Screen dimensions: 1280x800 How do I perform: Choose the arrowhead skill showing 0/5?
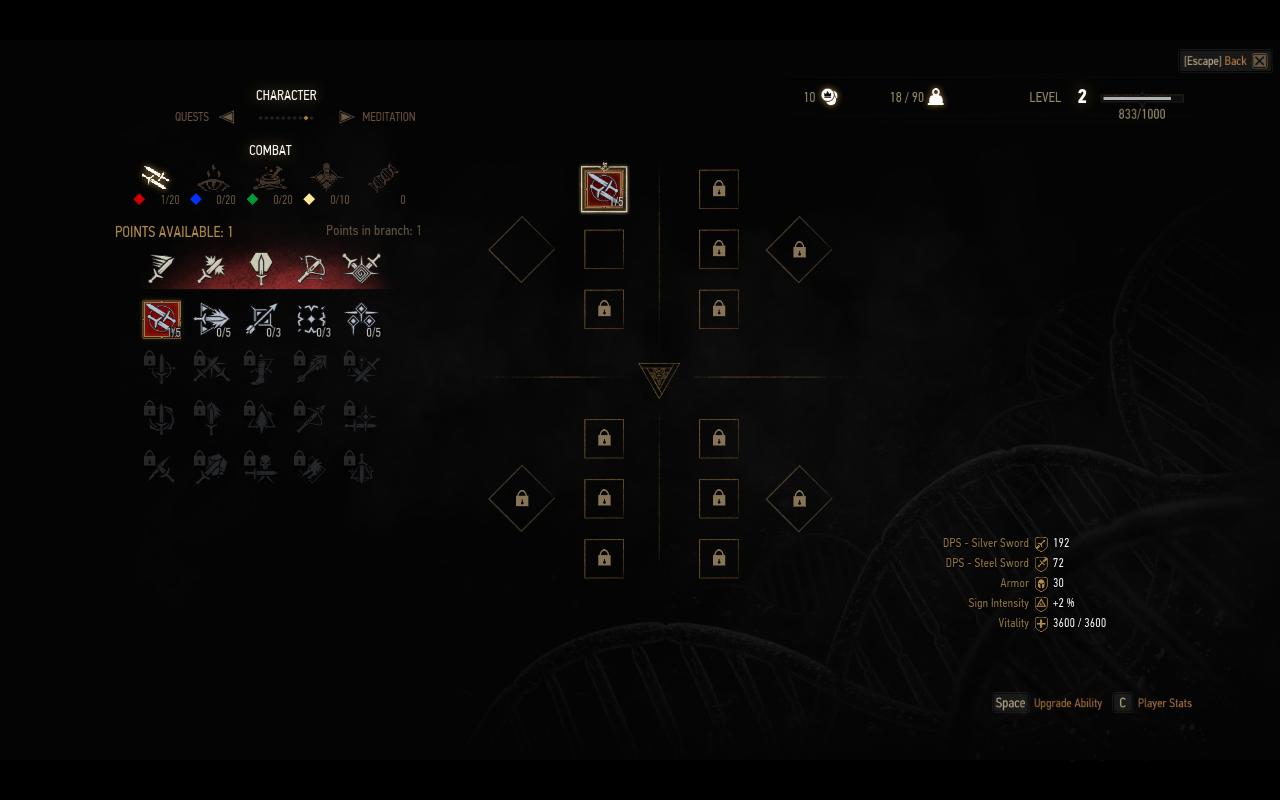tap(211, 319)
